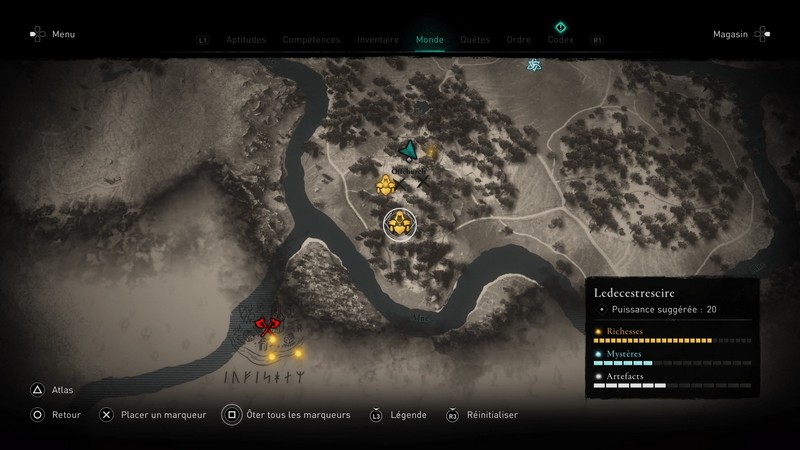Click the red crossed-axes raid marker

pos(265,324)
